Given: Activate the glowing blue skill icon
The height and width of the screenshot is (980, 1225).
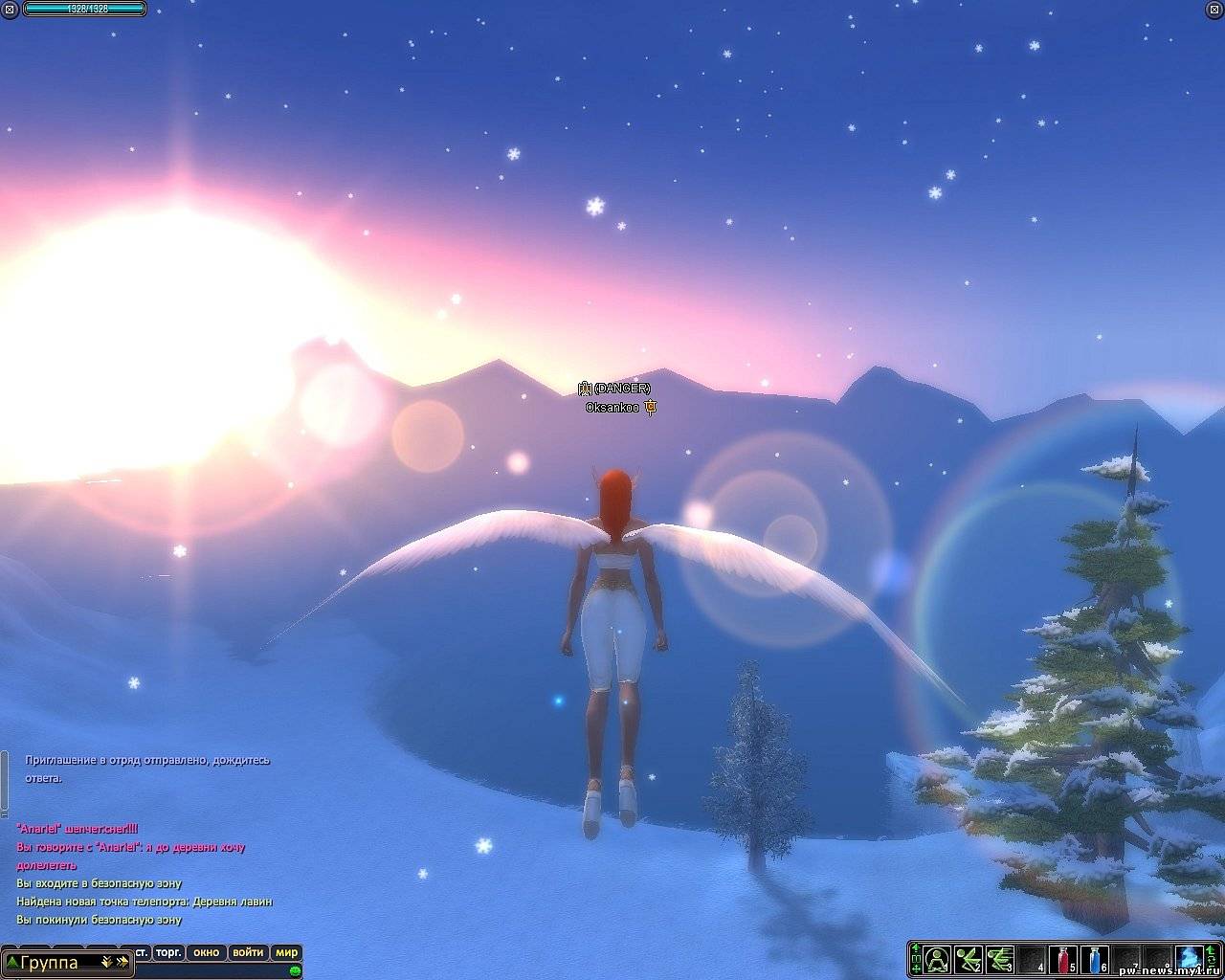Looking at the screenshot, I should pyautogui.click(x=1190, y=958).
